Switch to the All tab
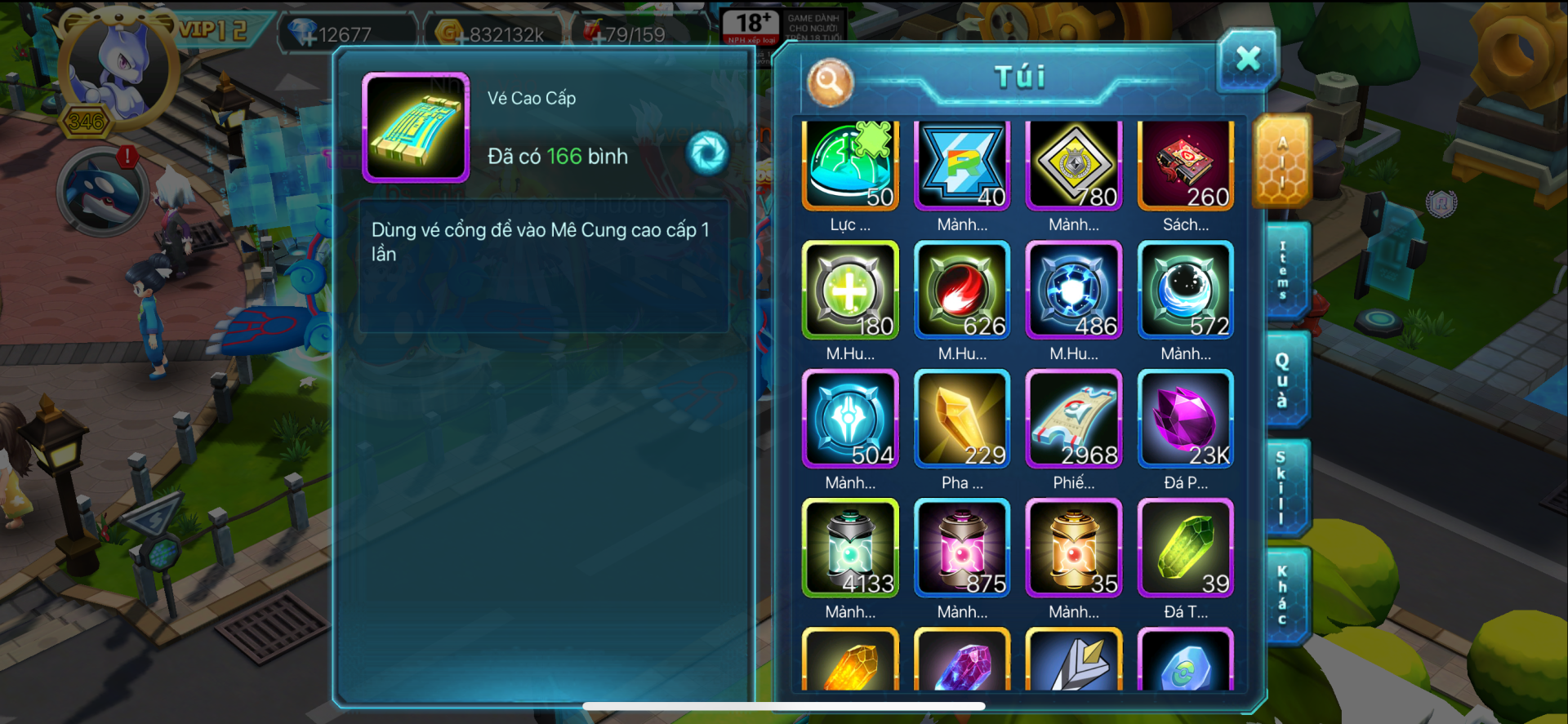Viewport: 1568px width, 724px height. click(x=1282, y=161)
